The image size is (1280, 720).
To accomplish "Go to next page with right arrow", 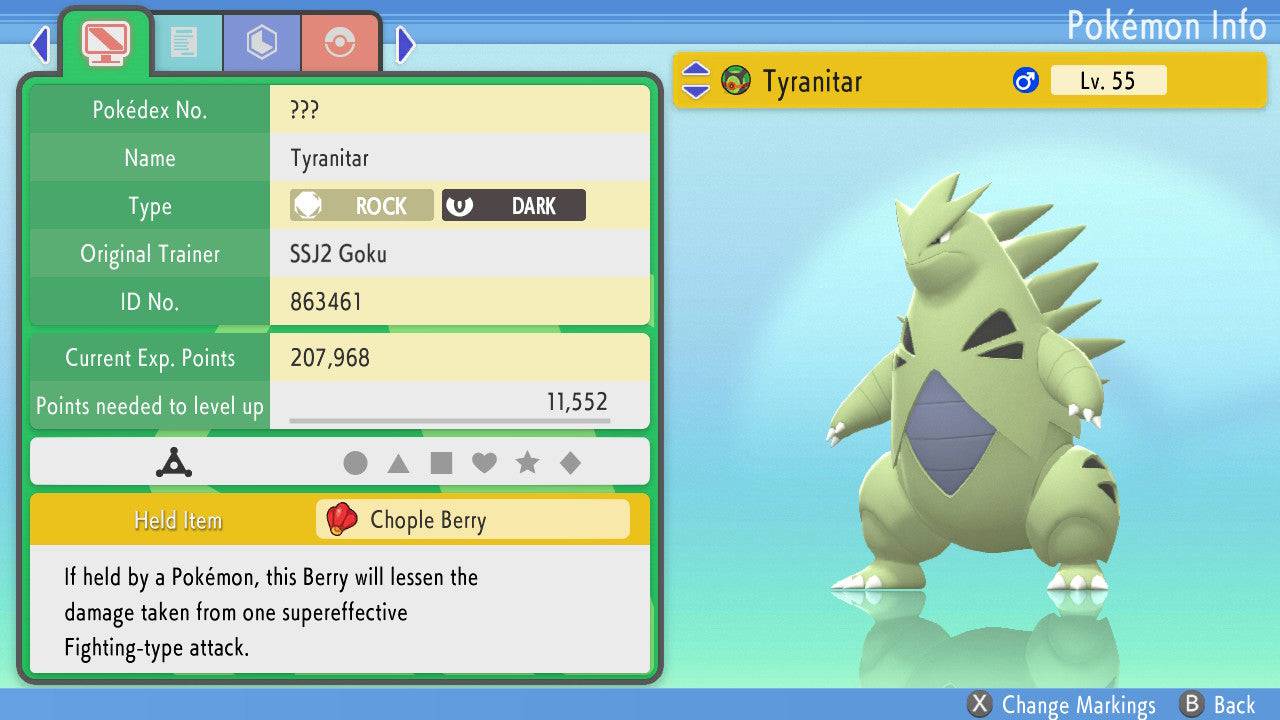I will click(405, 44).
